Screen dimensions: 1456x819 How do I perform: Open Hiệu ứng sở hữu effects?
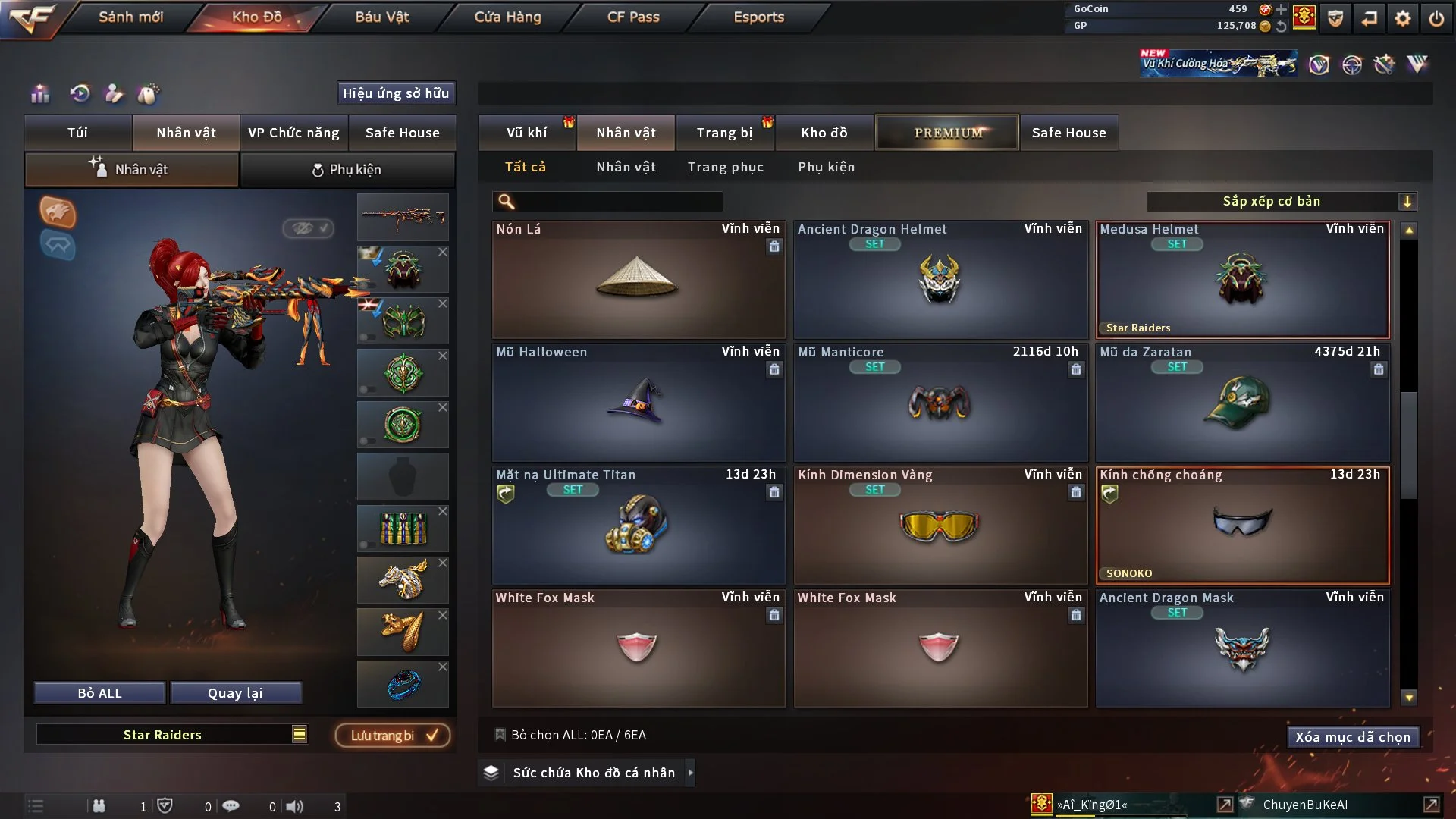(x=395, y=93)
